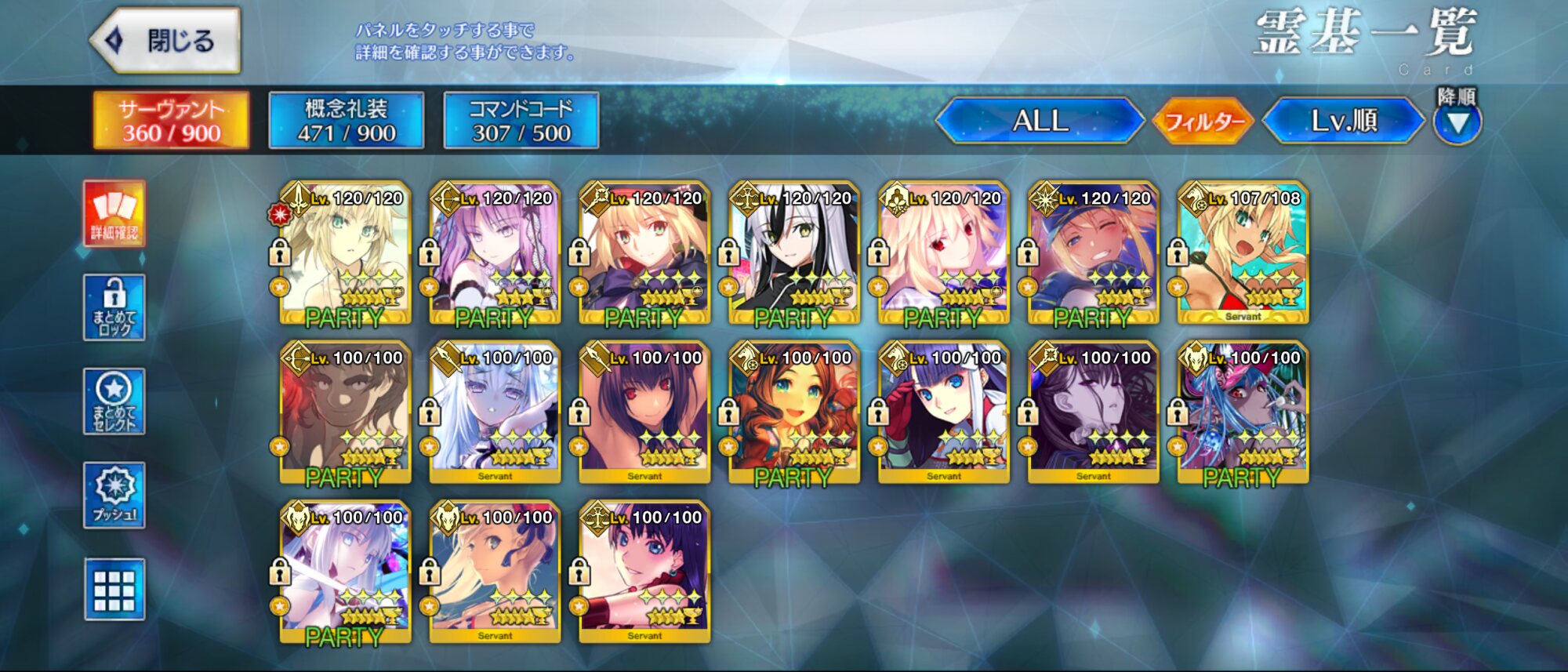1568x672 pixels.
Task: Switch to the サーヴァント tab
Action: (171, 121)
